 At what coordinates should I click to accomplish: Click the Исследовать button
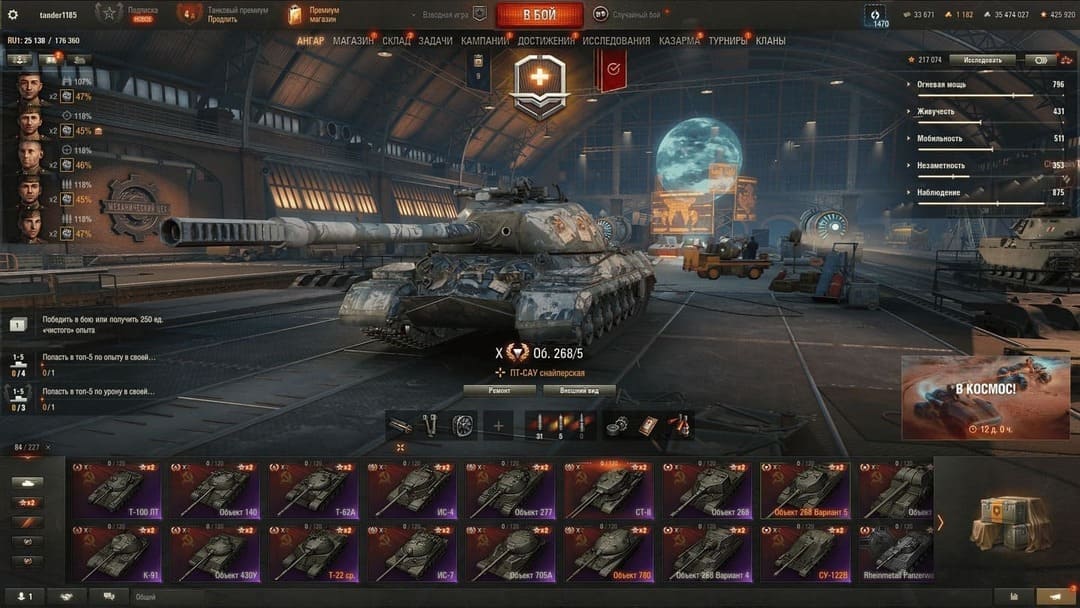[x=982, y=60]
